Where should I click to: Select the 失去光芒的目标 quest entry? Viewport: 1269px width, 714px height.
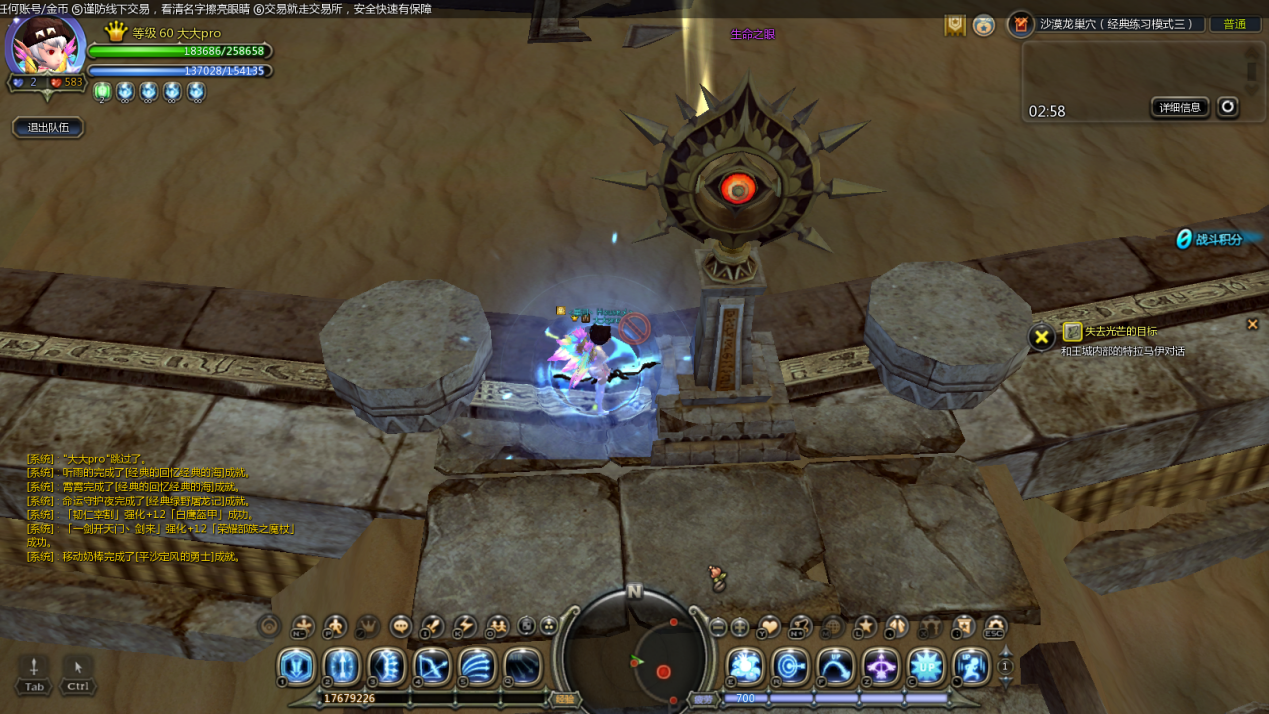click(x=1121, y=332)
